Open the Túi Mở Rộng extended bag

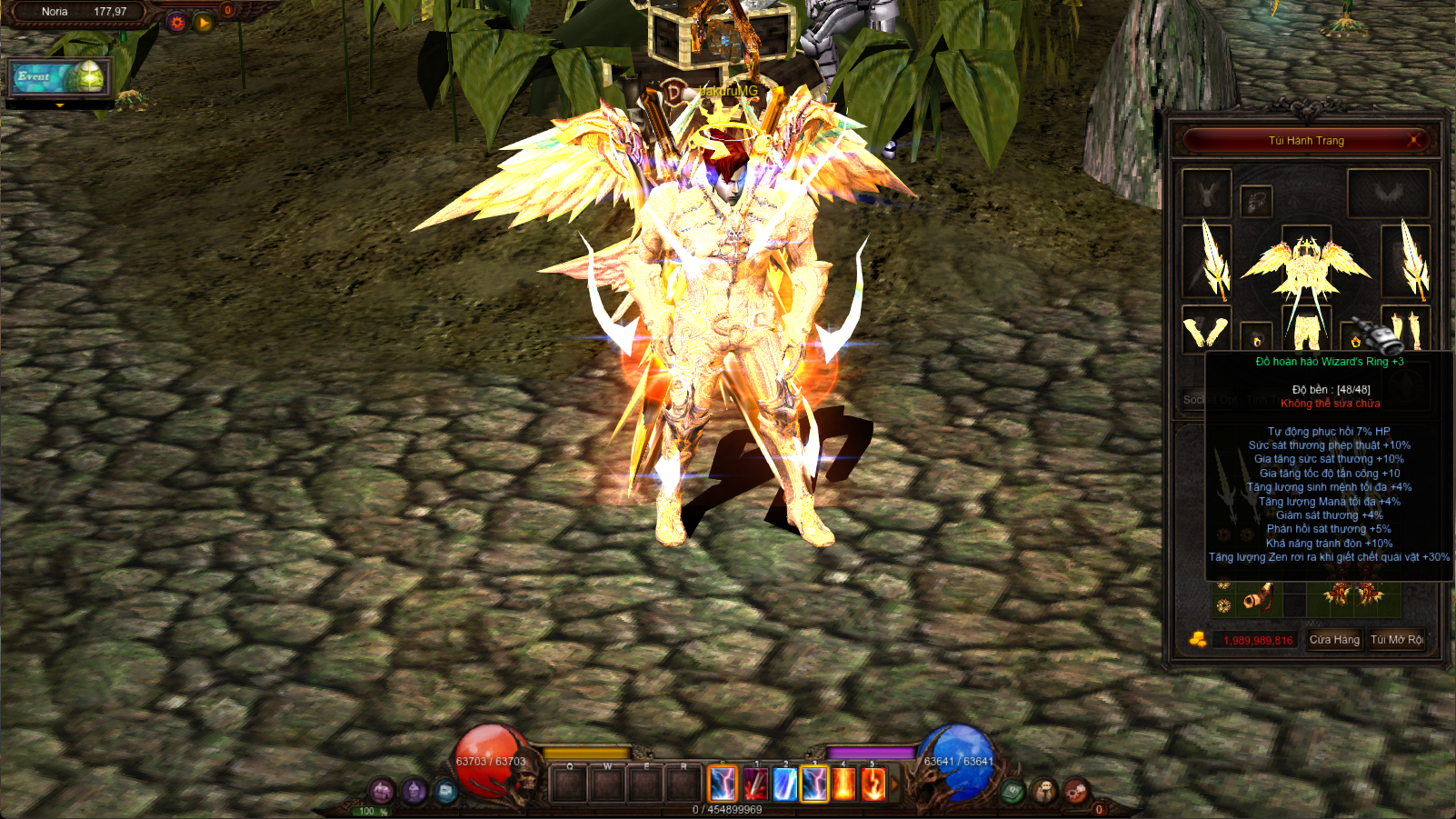[1397, 640]
